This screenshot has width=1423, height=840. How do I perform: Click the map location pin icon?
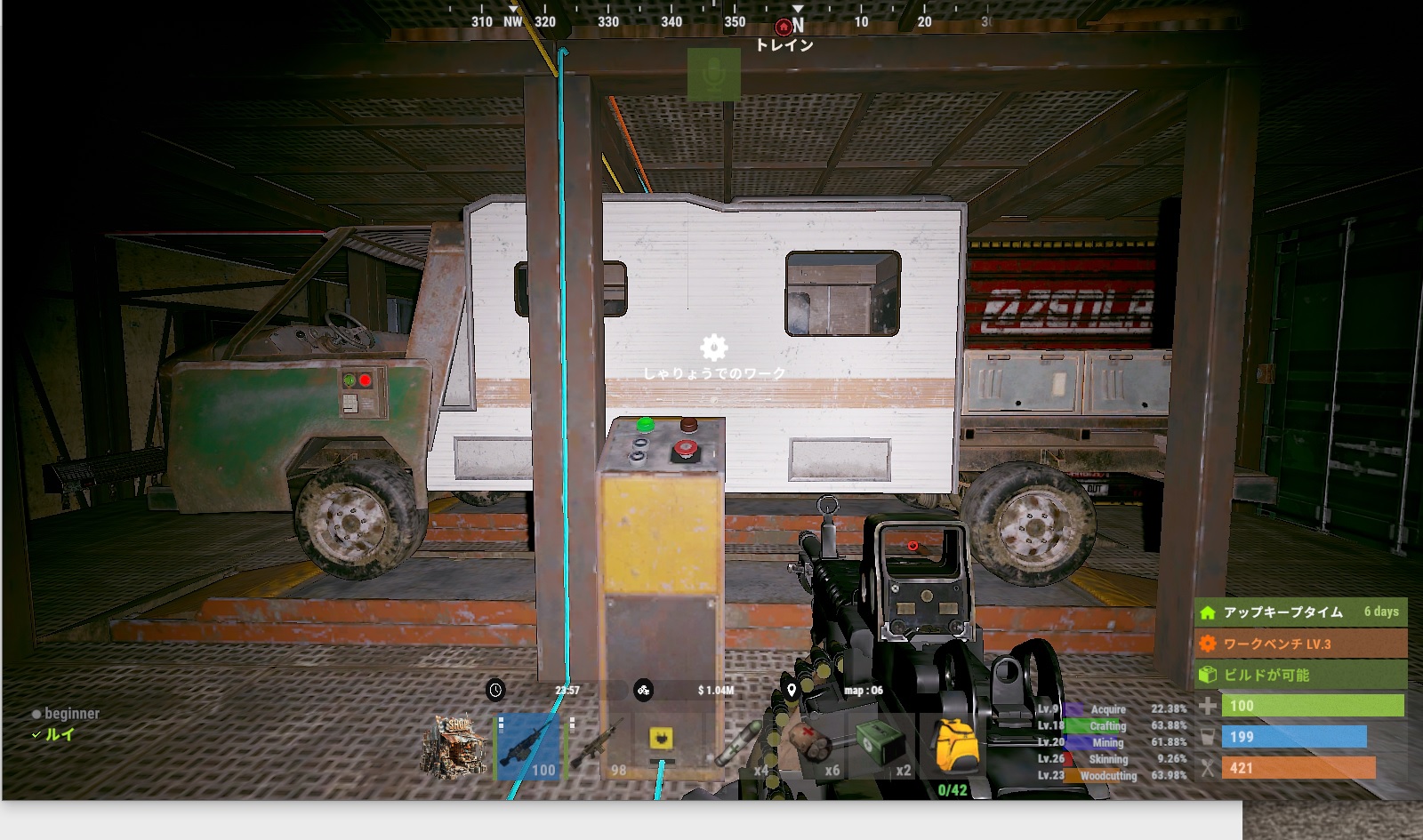[x=792, y=691]
